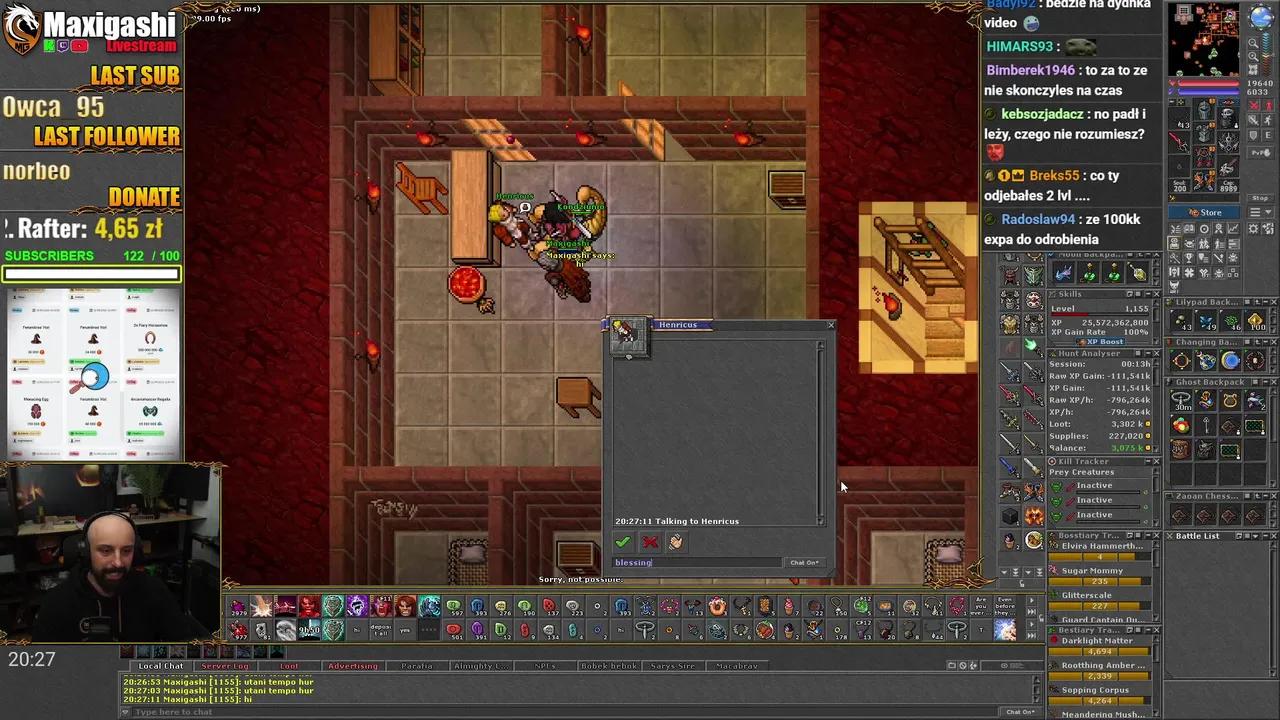Screen dimensions: 1280x720
Task: Open the Advertising chat channel tab
Action: click(353, 666)
